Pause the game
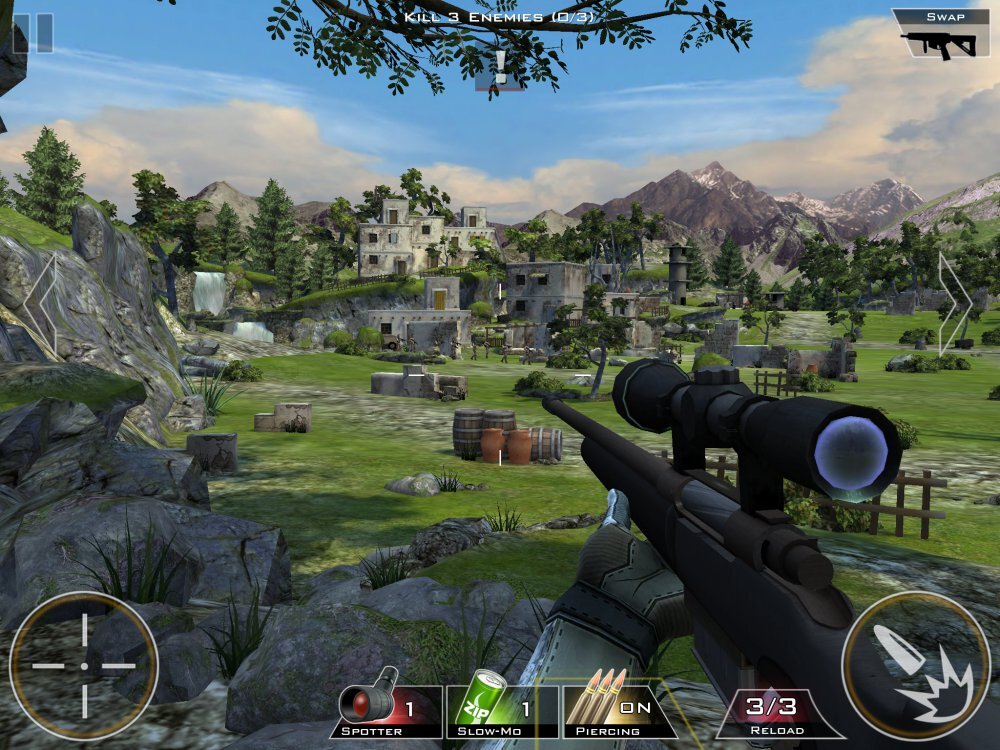The width and height of the screenshot is (1000, 750). [x=33, y=32]
